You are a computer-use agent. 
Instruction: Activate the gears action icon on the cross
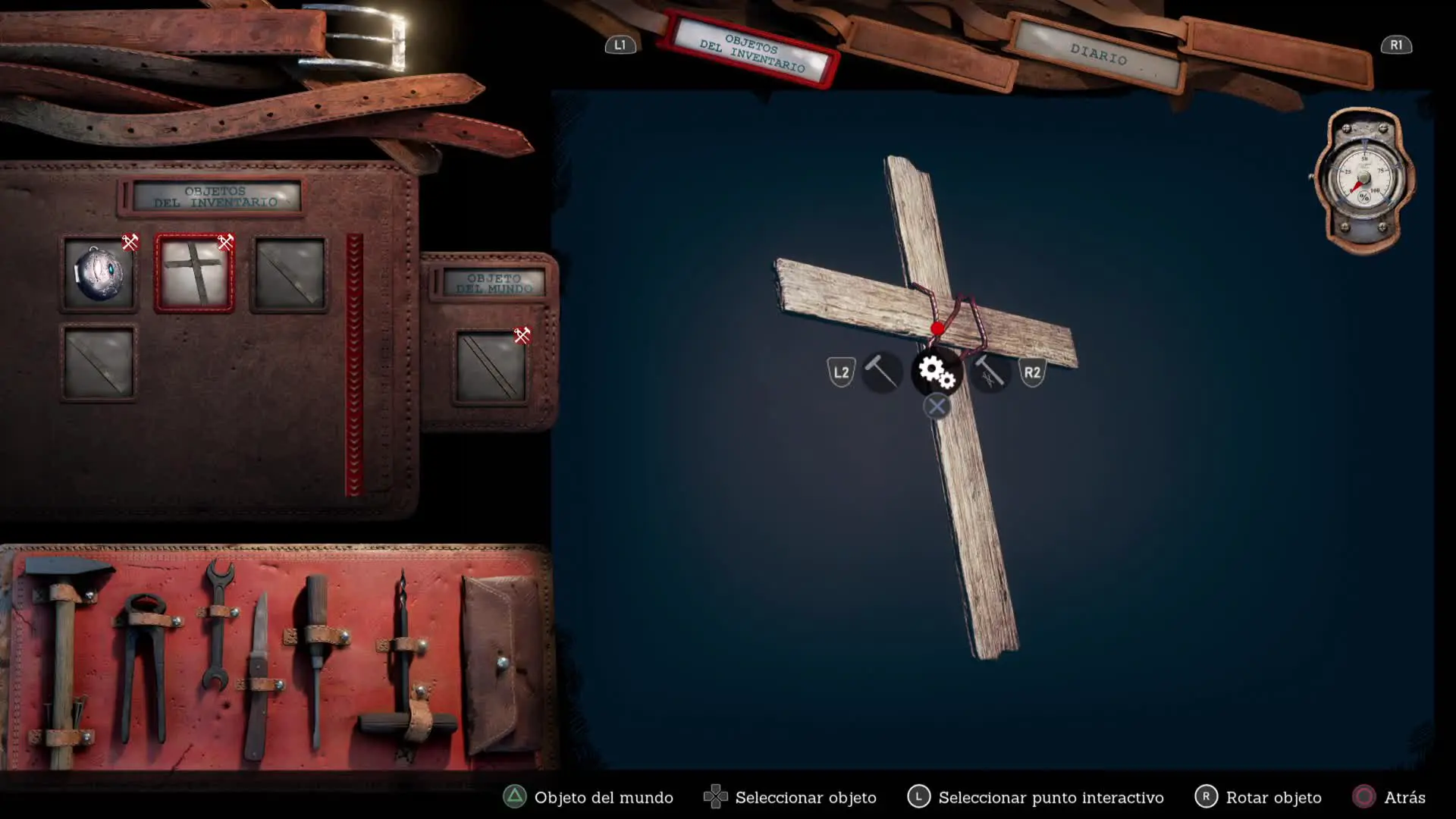tap(937, 372)
